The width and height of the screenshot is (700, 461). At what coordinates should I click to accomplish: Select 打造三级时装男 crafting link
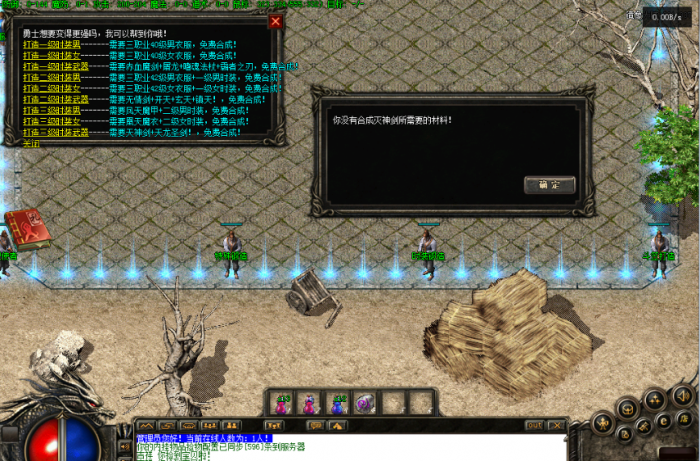pos(50,110)
